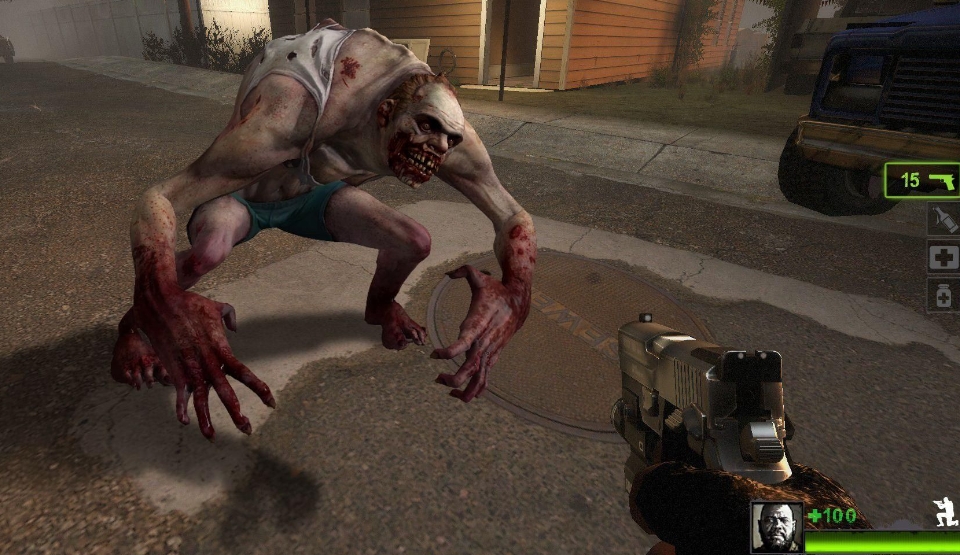
Task: Pick the pain pills bottle slot
Action: [x=942, y=296]
